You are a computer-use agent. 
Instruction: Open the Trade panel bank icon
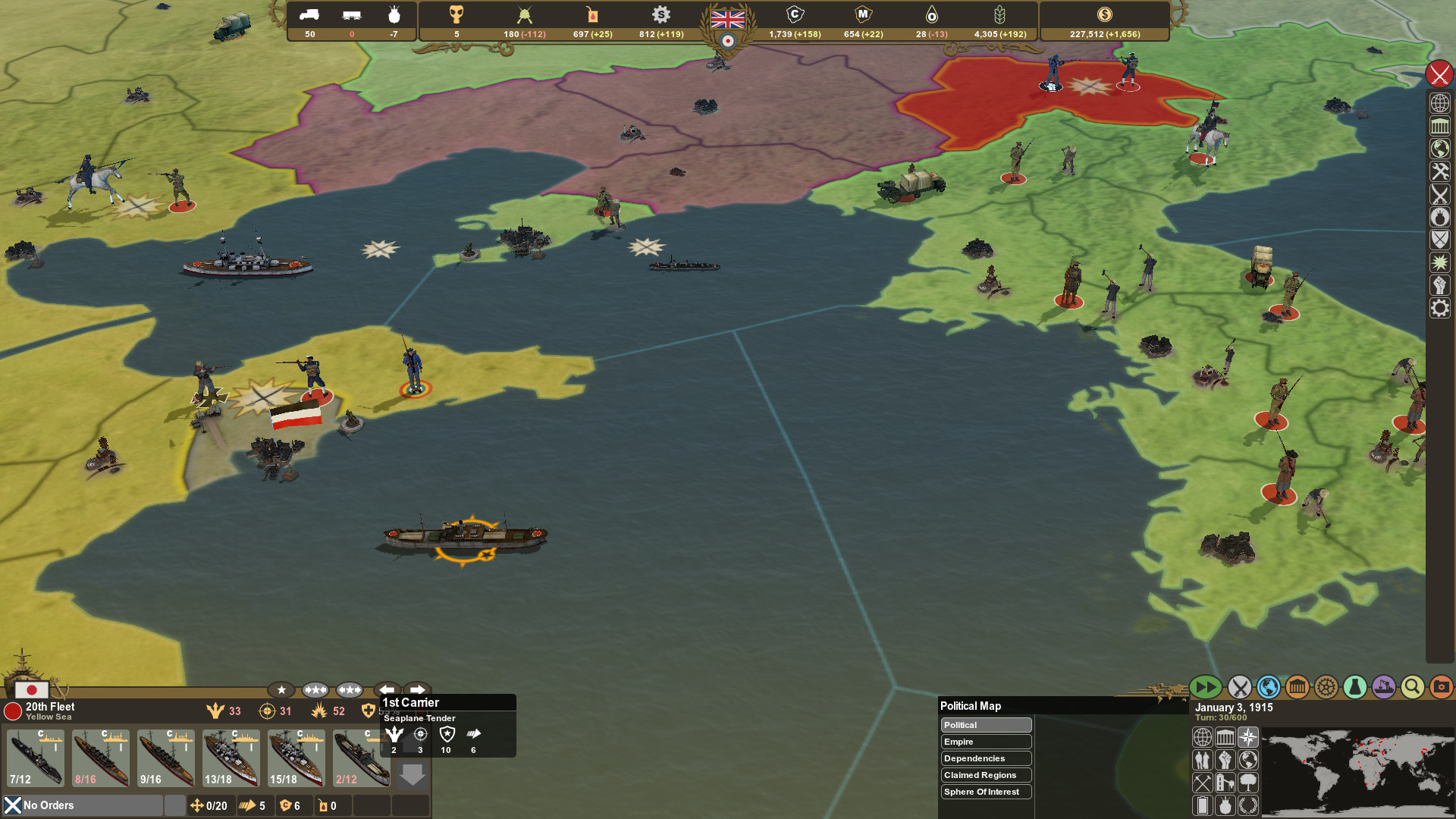pyautogui.click(x=1298, y=687)
